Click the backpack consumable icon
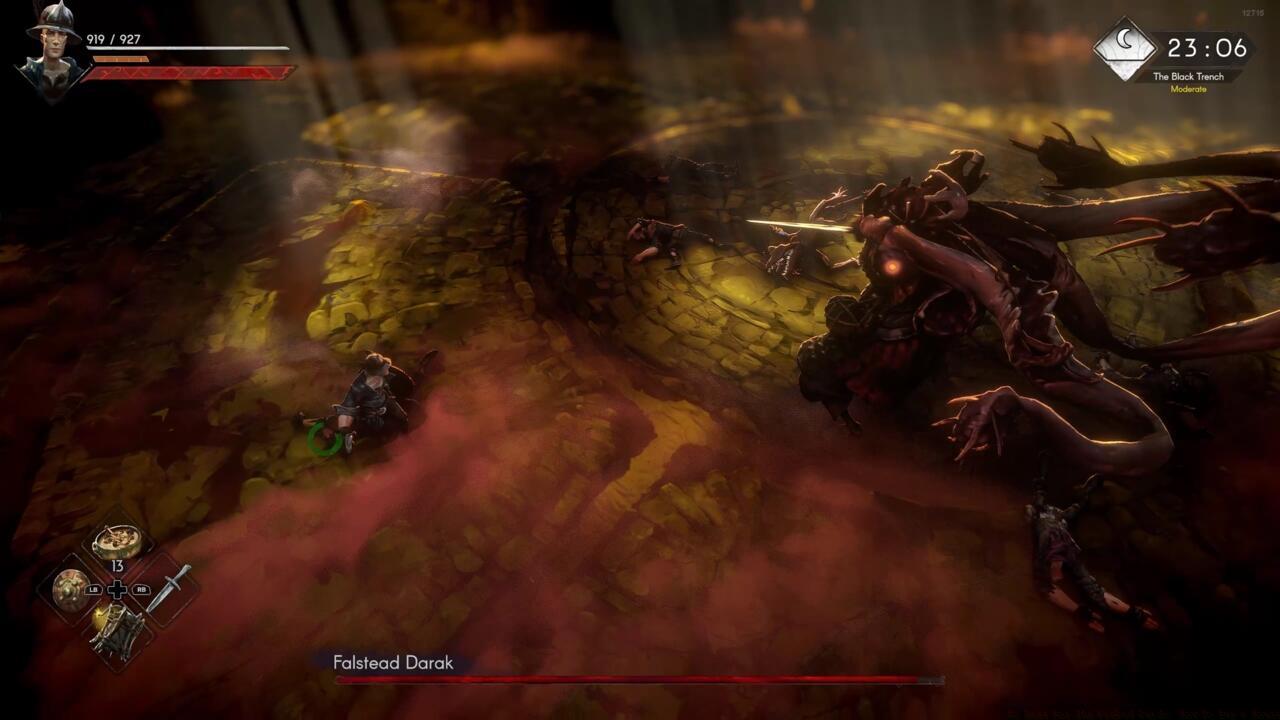 tap(116, 630)
